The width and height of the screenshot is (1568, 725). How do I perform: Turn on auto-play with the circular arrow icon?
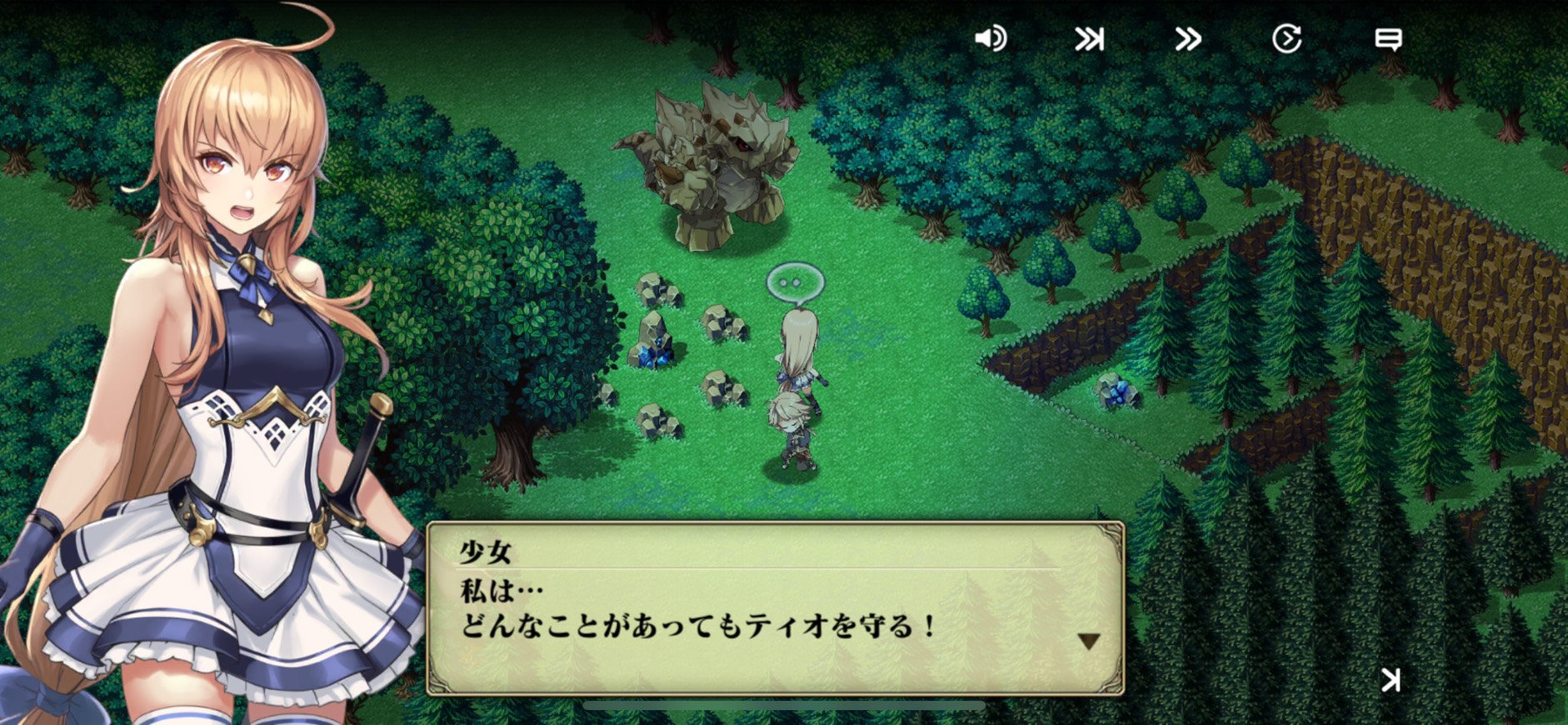click(x=1286, y=38)
